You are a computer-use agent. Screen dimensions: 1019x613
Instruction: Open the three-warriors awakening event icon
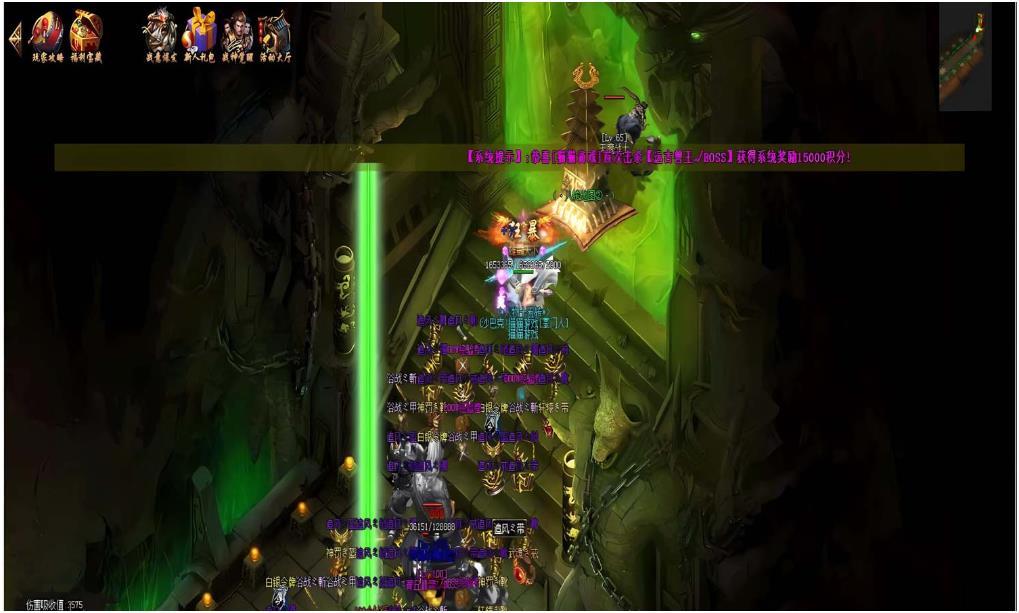(237, 34)
